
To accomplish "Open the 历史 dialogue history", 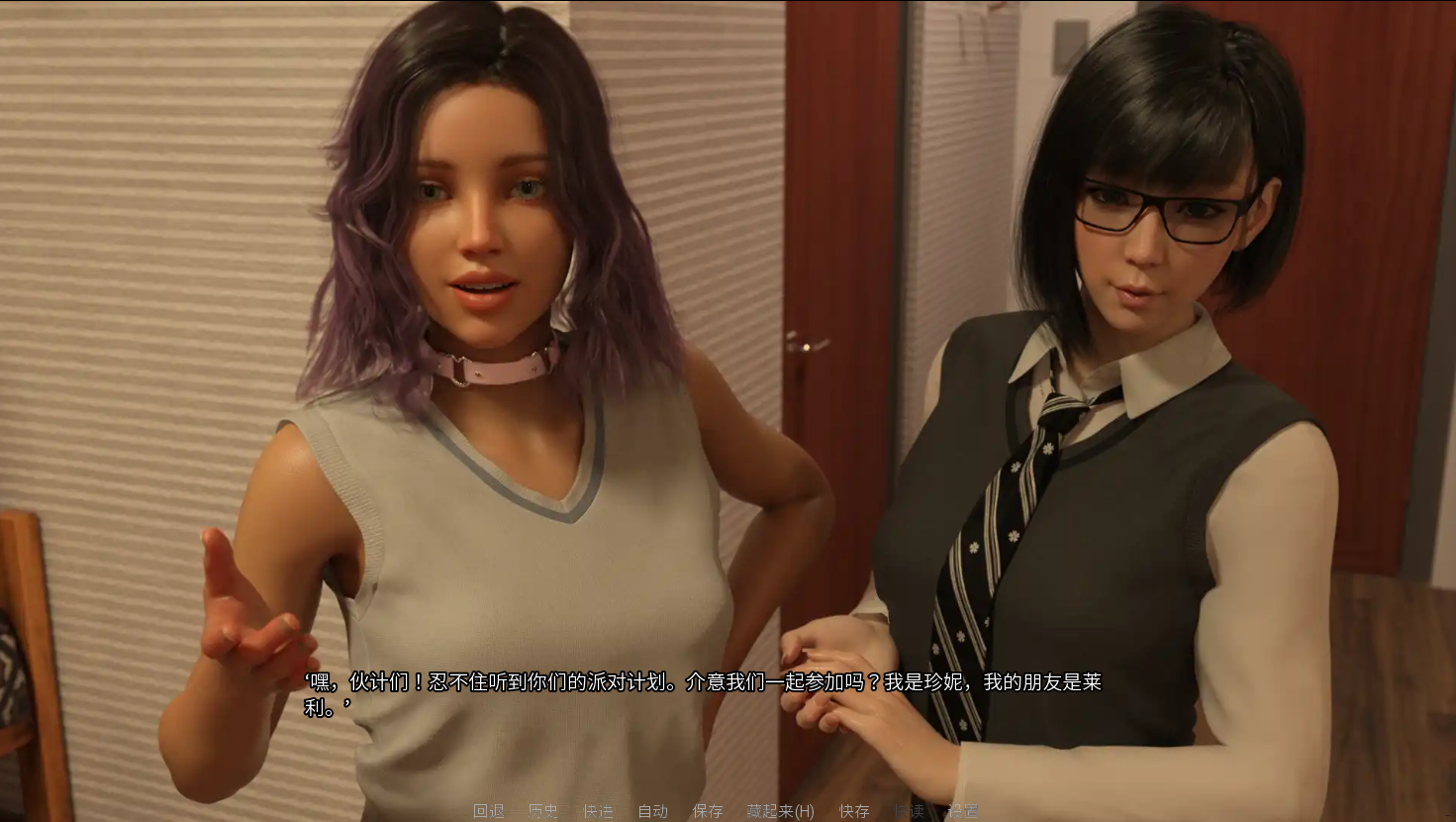I will 542,810.
